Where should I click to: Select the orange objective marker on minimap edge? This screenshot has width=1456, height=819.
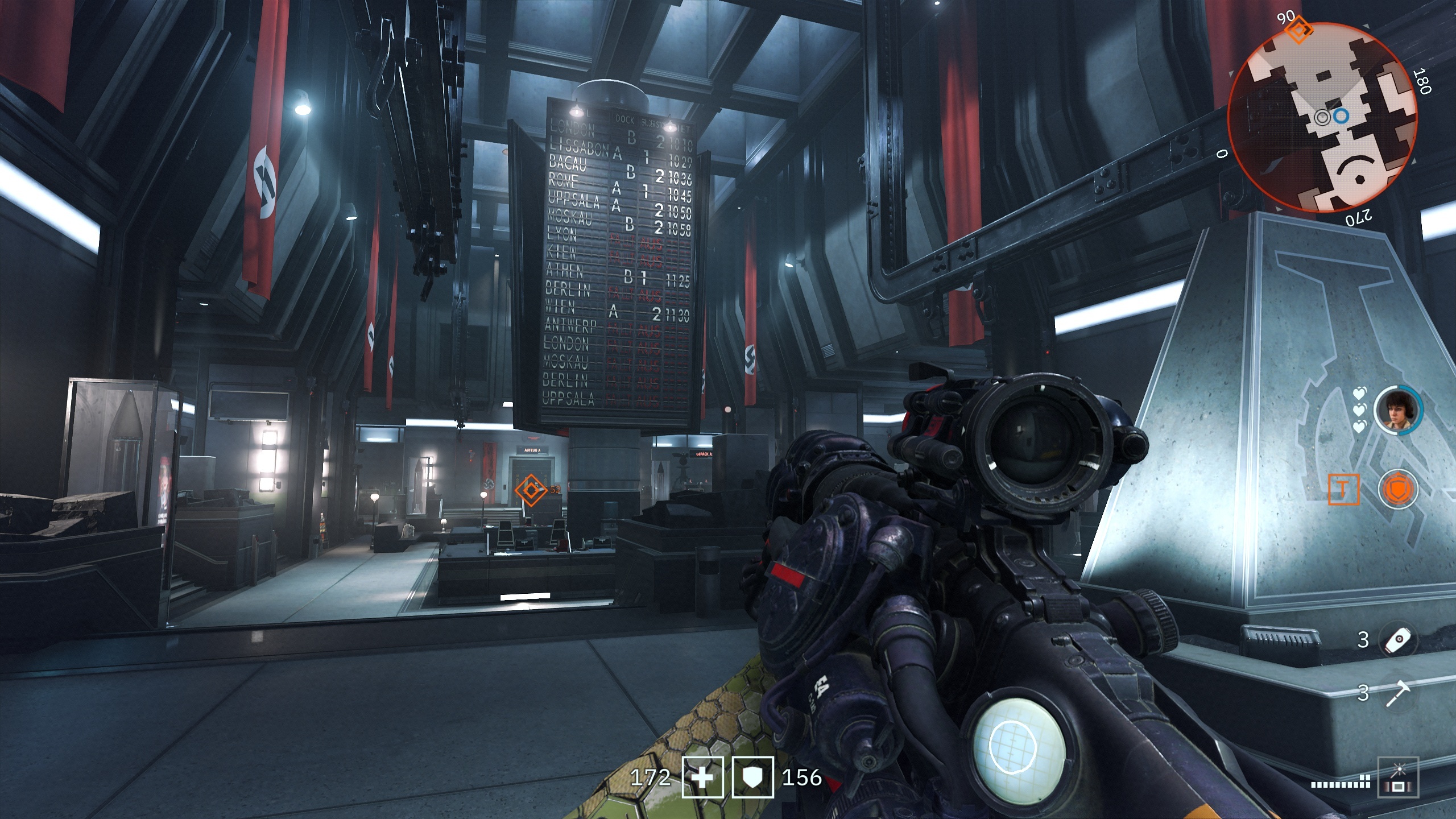[1299, 30]
